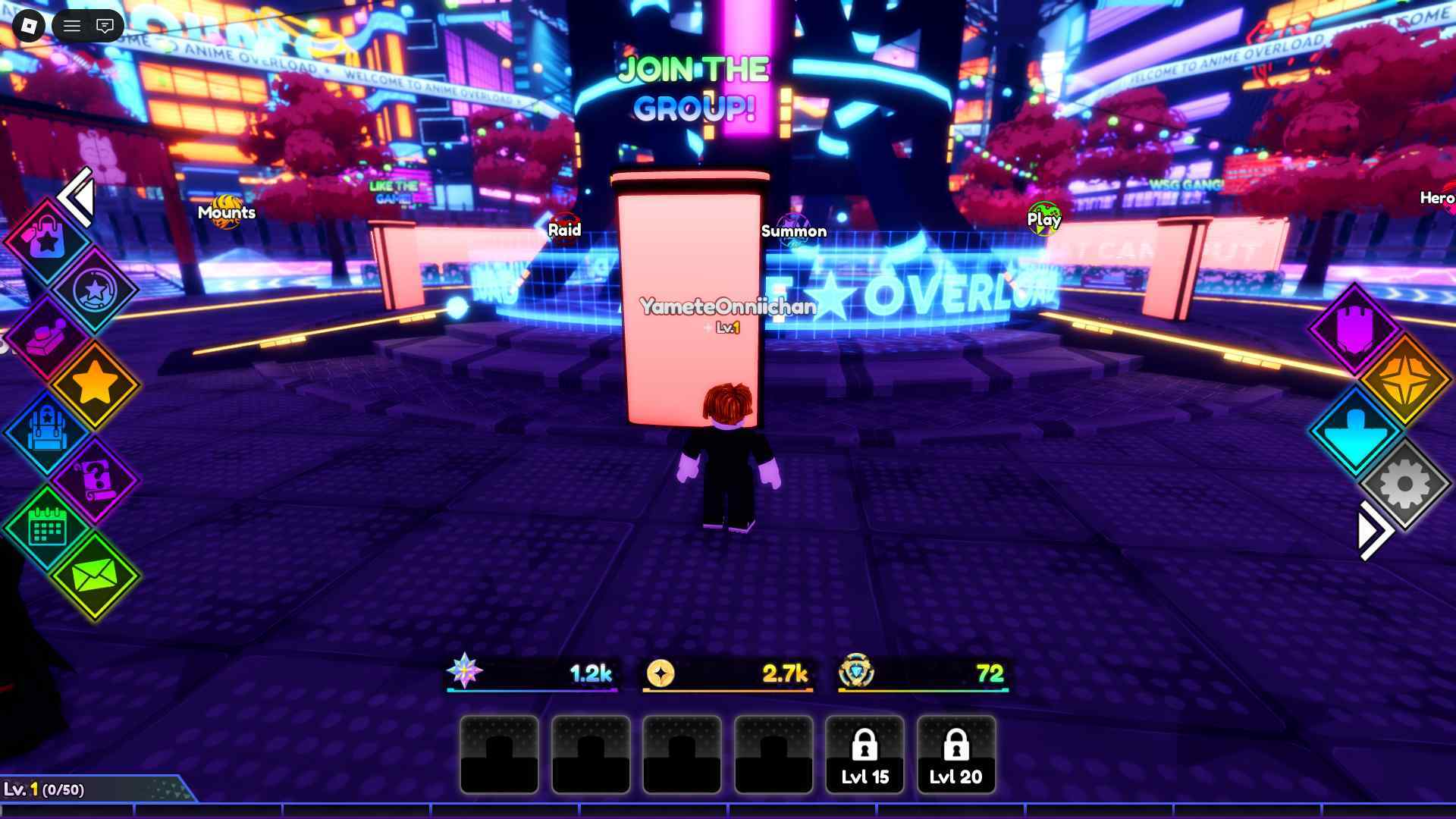Click the Mounts floating label

point(227,213)
